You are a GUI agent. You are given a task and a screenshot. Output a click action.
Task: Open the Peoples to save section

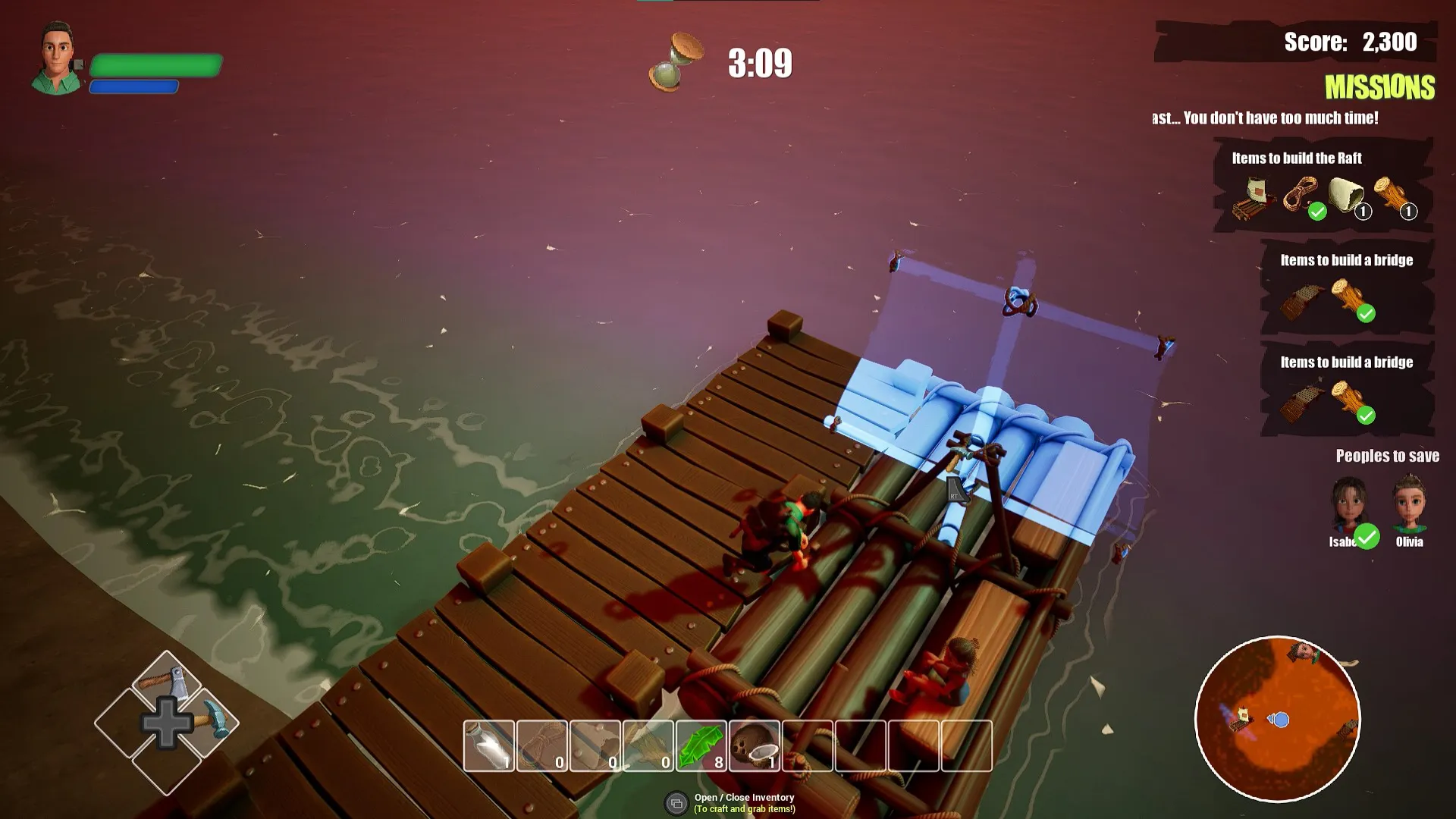1388,456
